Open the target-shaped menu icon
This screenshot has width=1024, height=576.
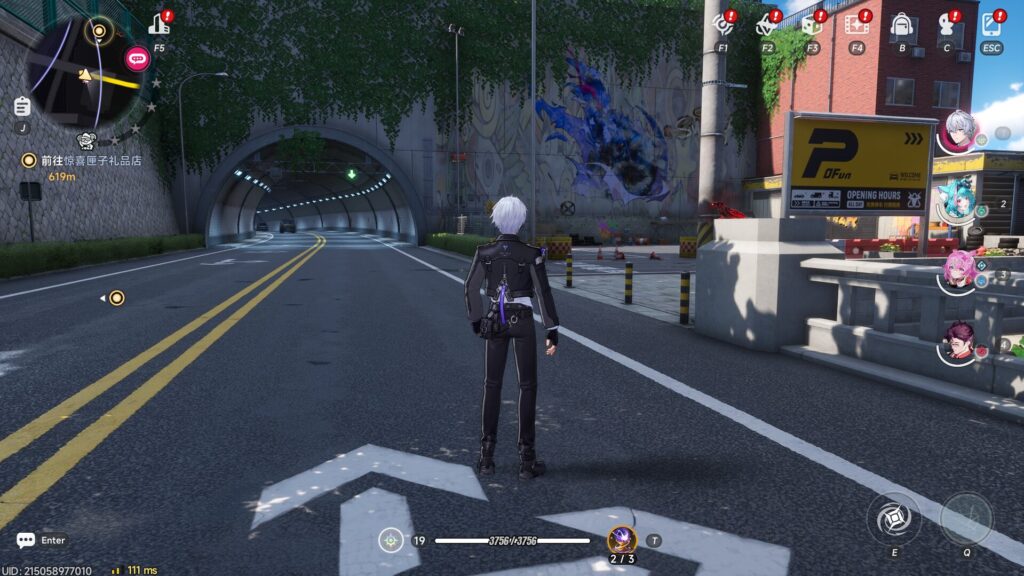(722, 25)
